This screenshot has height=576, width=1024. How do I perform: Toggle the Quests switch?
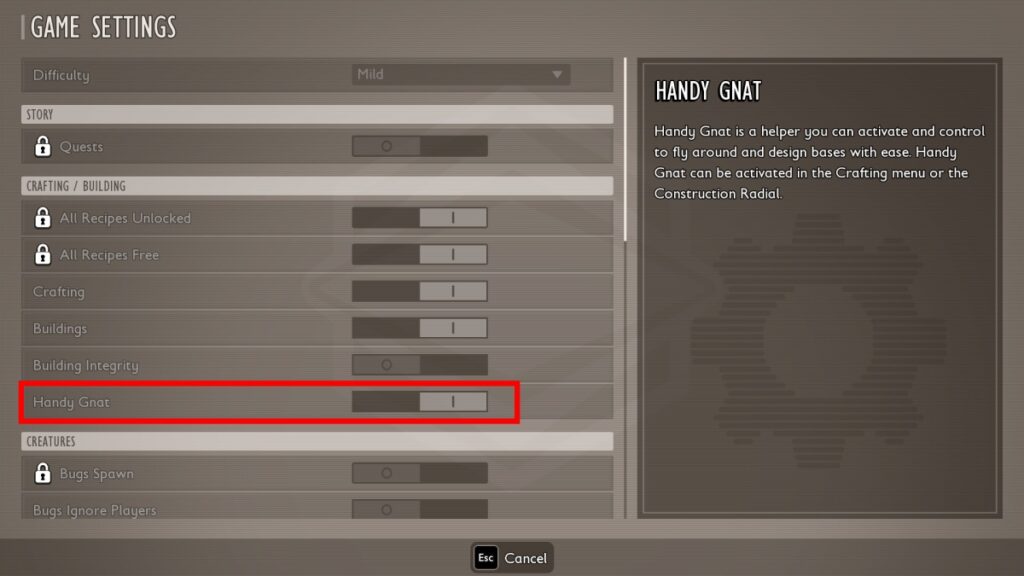(419, 147)
